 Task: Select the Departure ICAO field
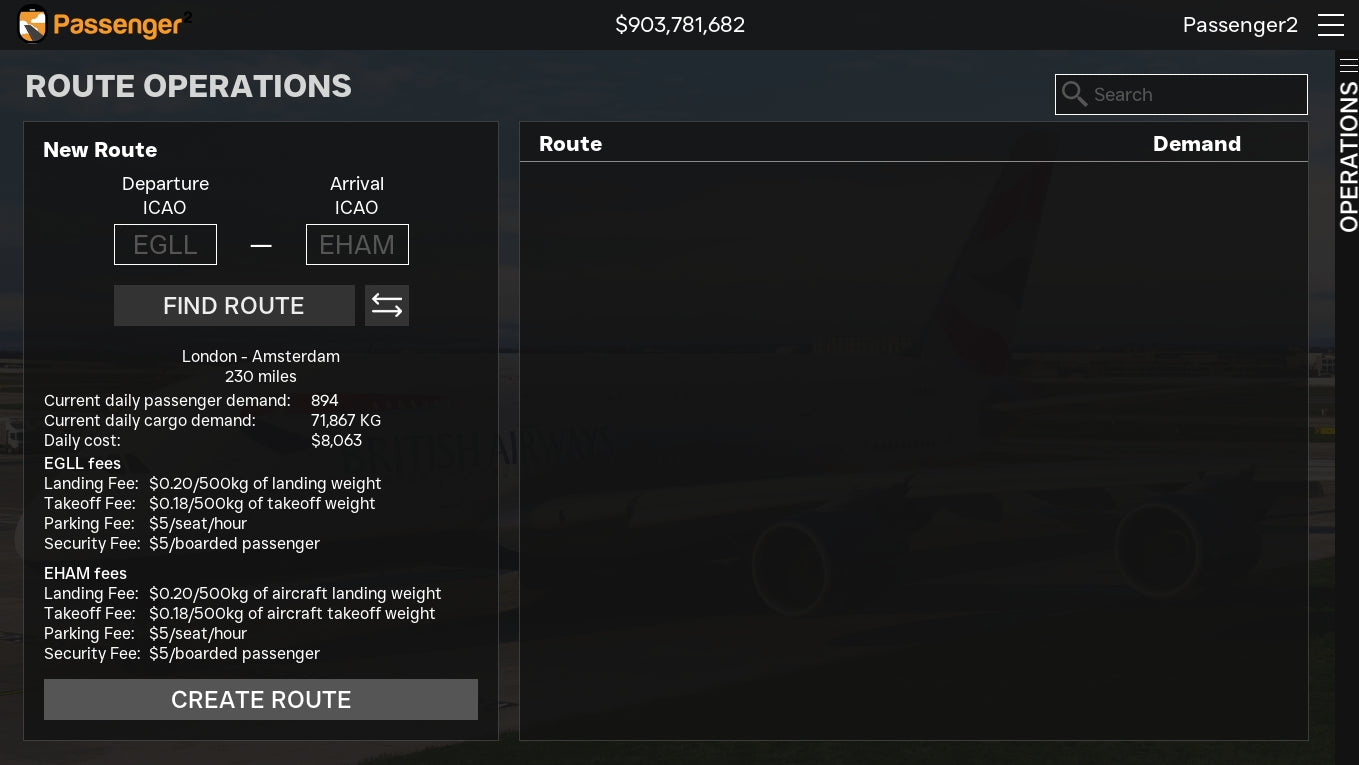click(165, 245)
